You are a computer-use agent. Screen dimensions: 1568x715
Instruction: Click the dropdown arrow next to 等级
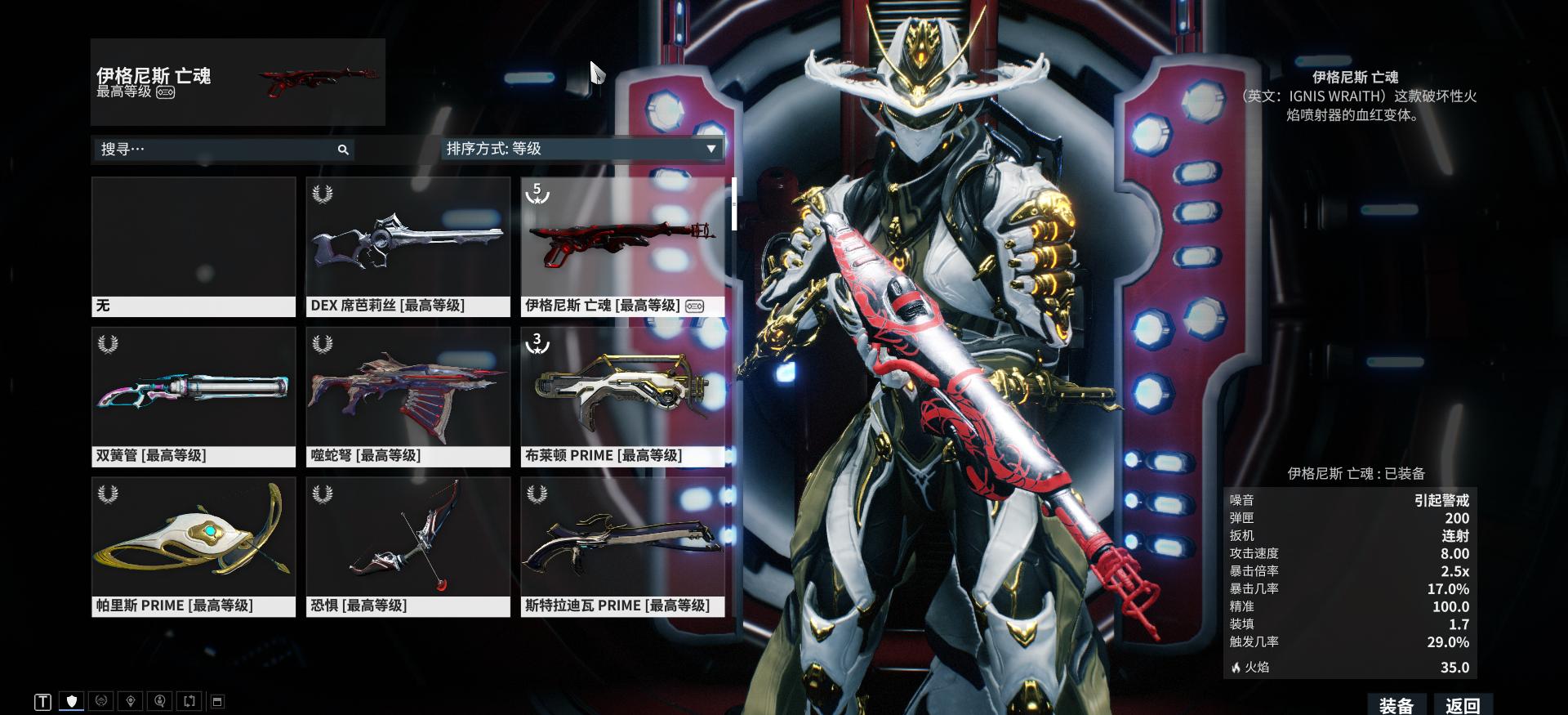710,150
